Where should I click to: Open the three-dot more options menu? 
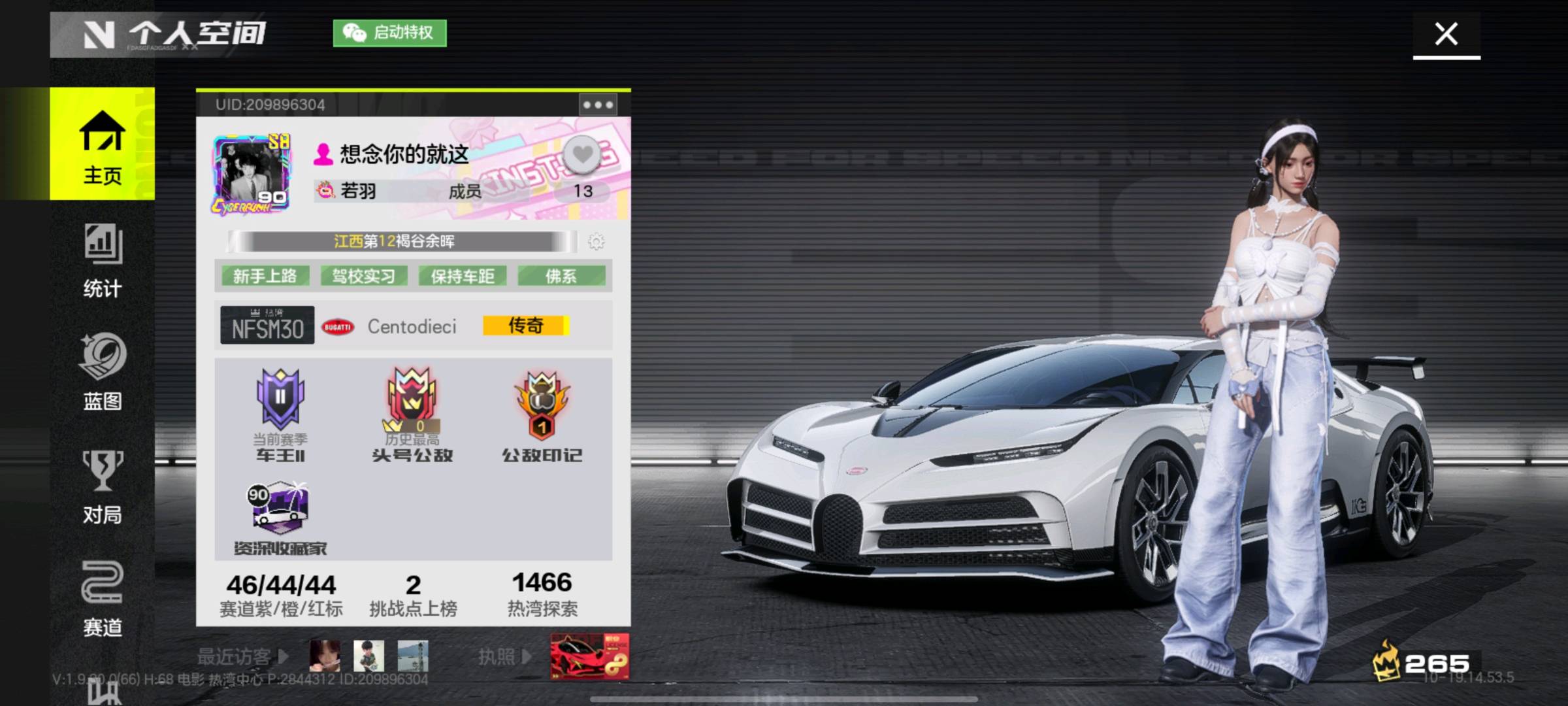598,105
